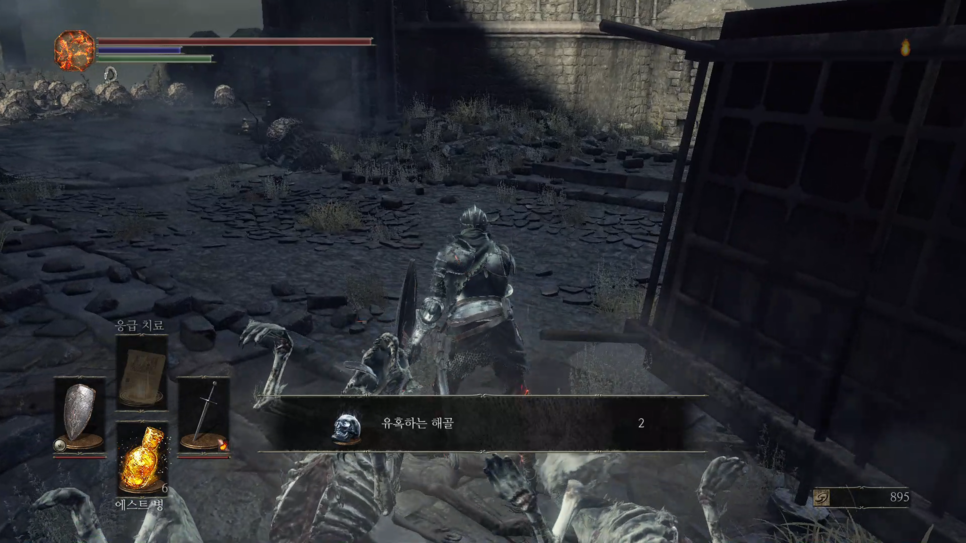Select the shield slot in the quick bar
Viewport: 966px width, 543px height.
(79, 414)
